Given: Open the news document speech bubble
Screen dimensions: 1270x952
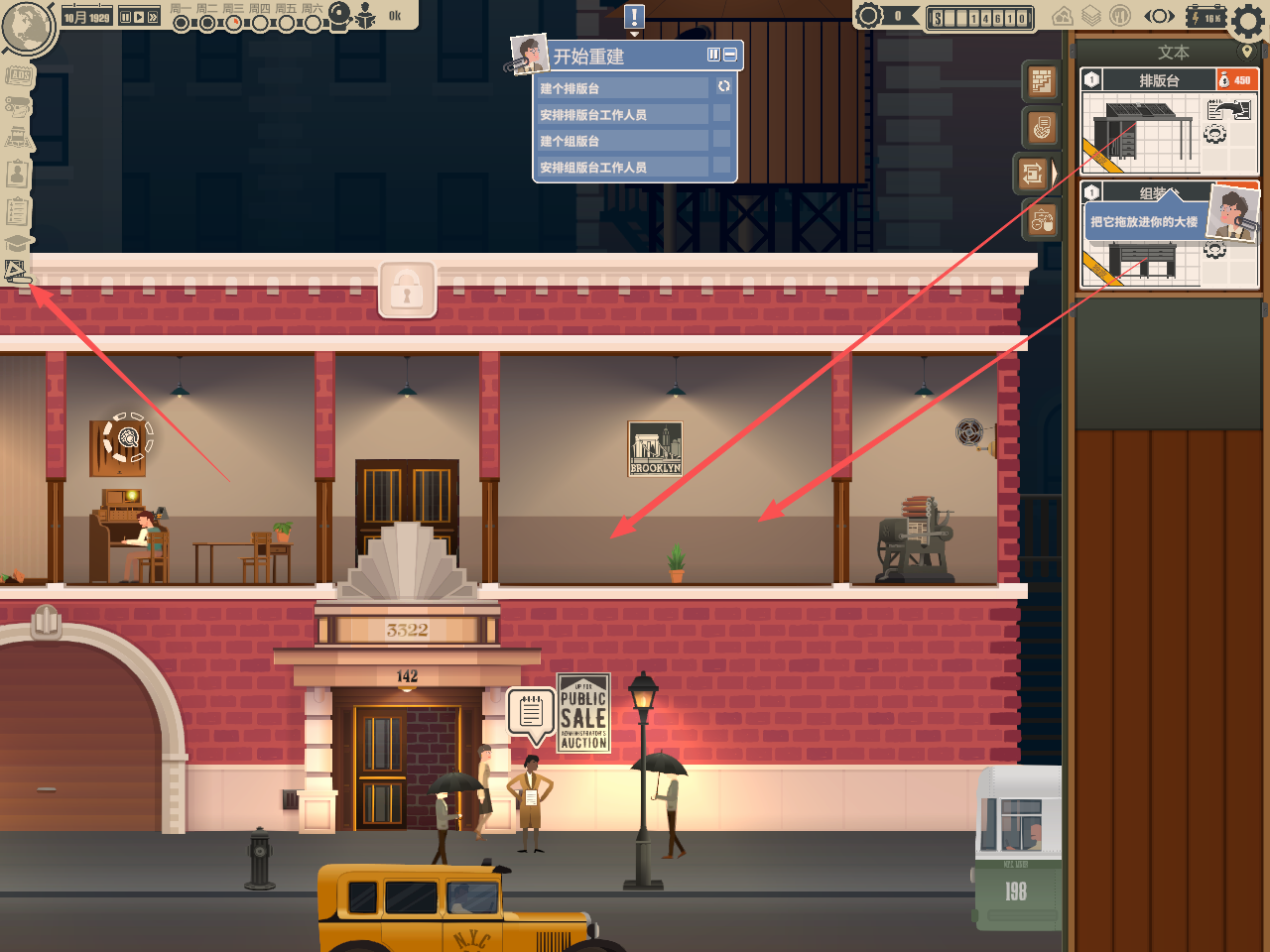Looking at the screenshot, I should tap(531, 712).
